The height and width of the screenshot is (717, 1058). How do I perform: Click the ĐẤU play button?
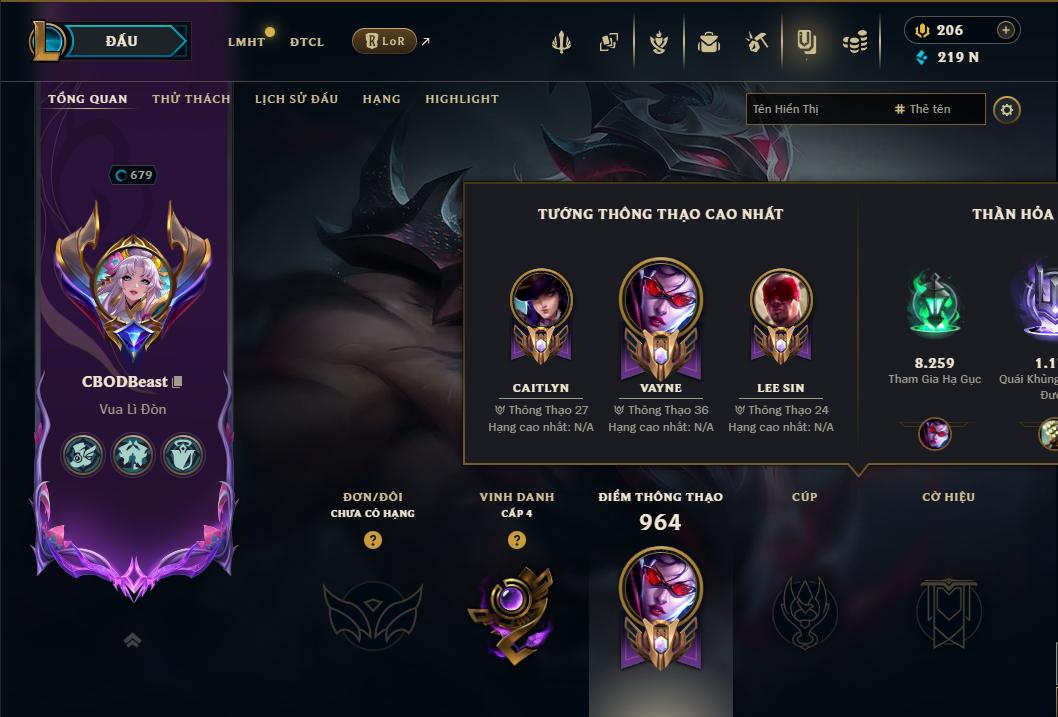point(122,41)
